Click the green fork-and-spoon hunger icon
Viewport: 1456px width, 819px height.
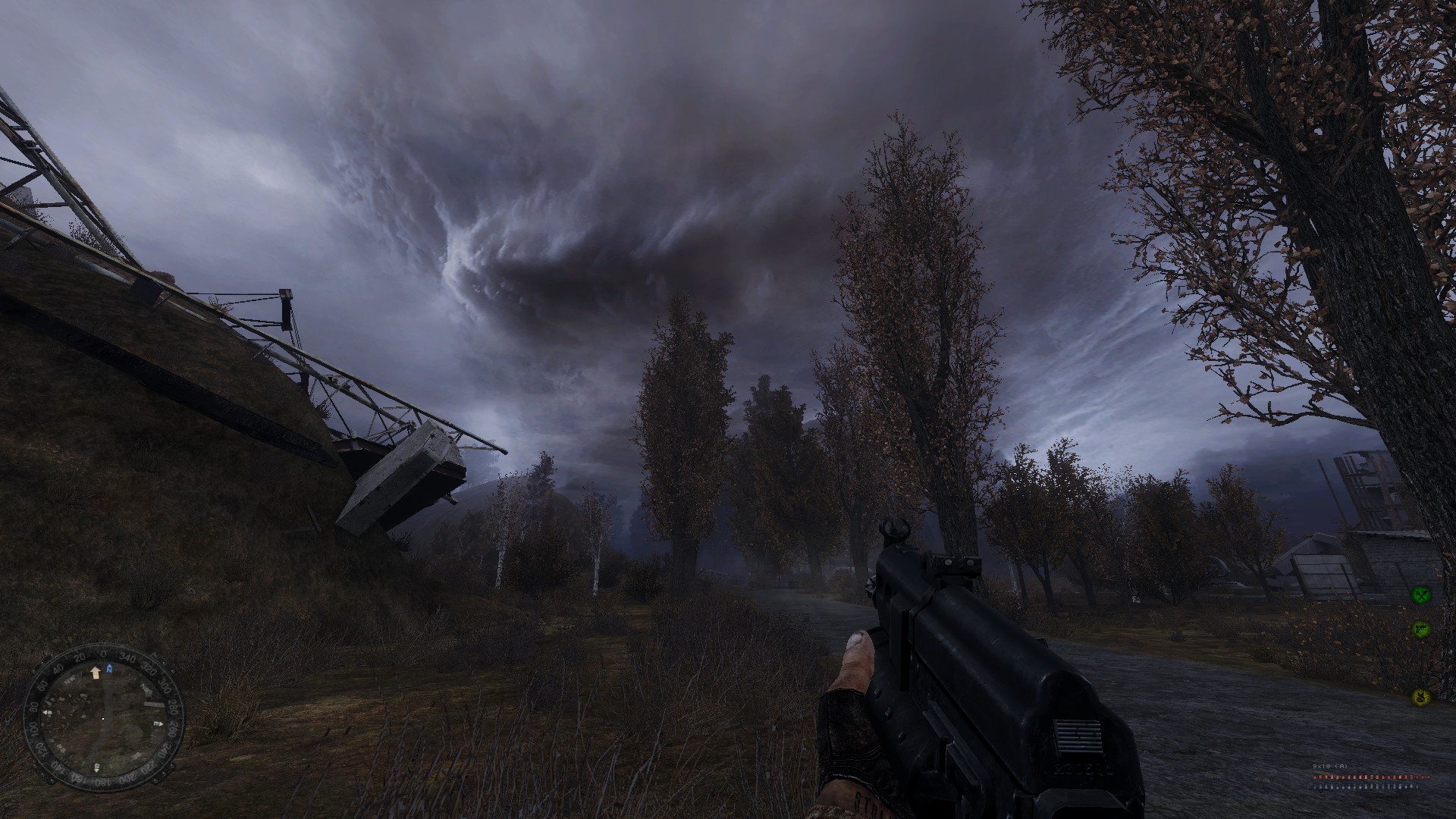1420,595
